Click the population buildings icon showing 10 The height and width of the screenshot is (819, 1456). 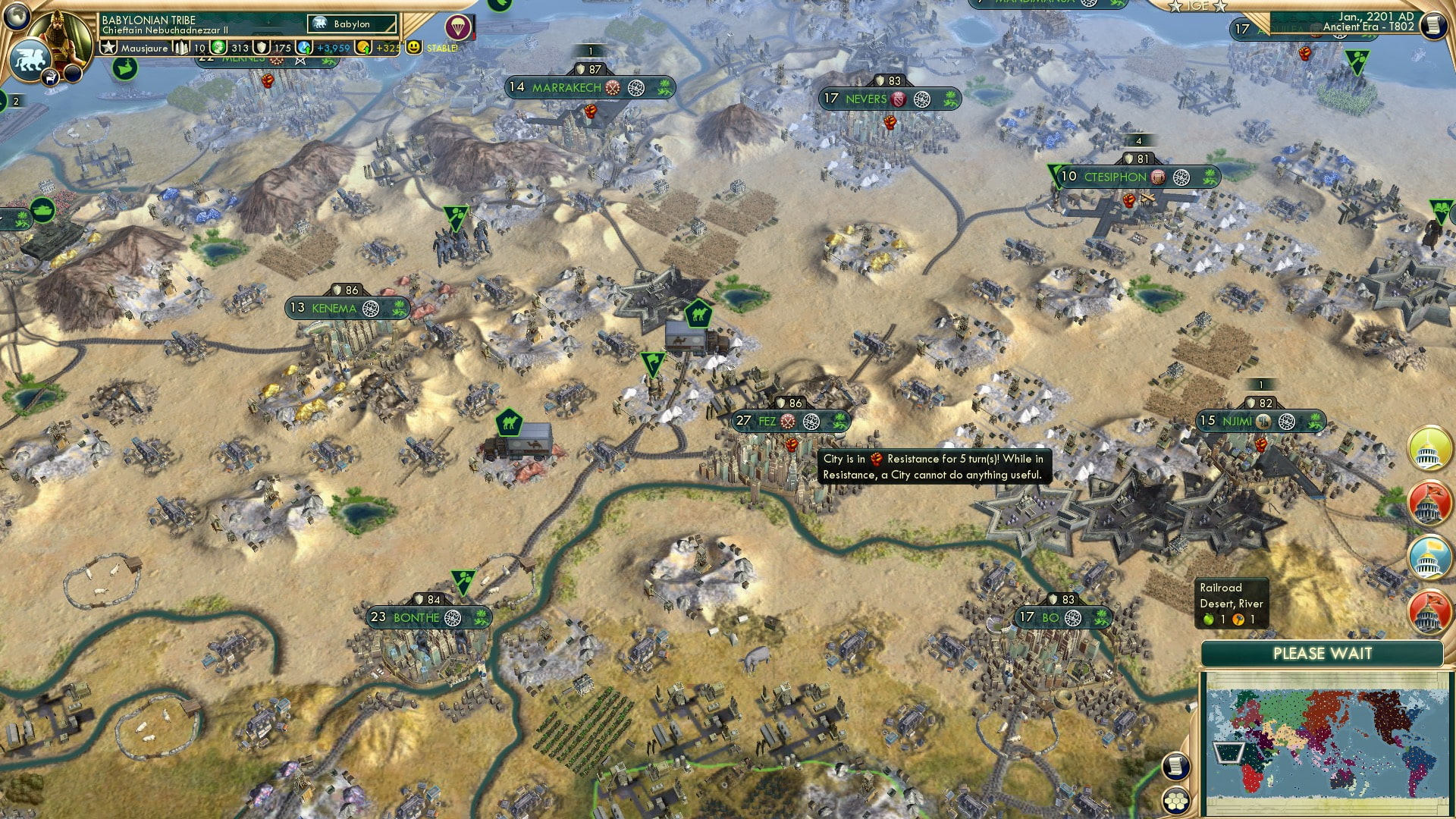(x=181, y=47)
